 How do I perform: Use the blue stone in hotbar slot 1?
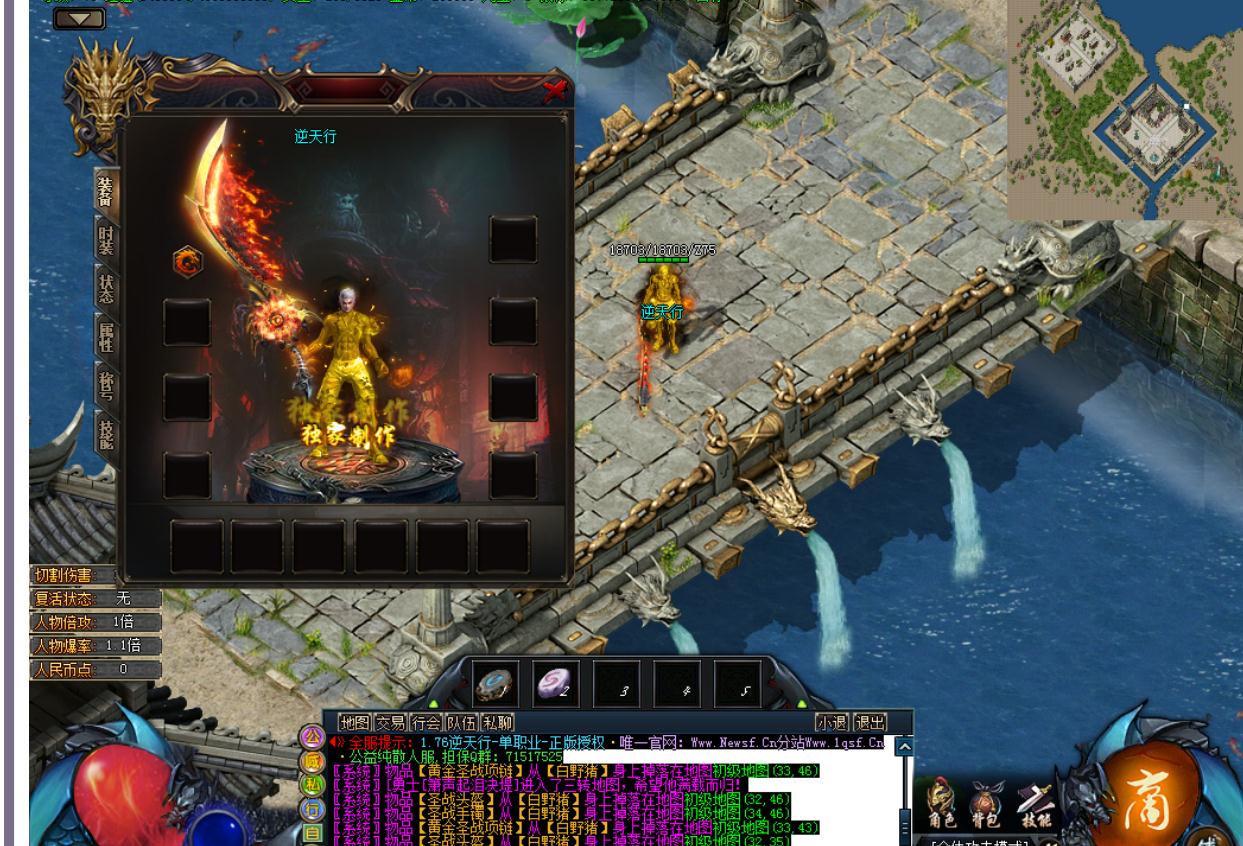[495, 684]
